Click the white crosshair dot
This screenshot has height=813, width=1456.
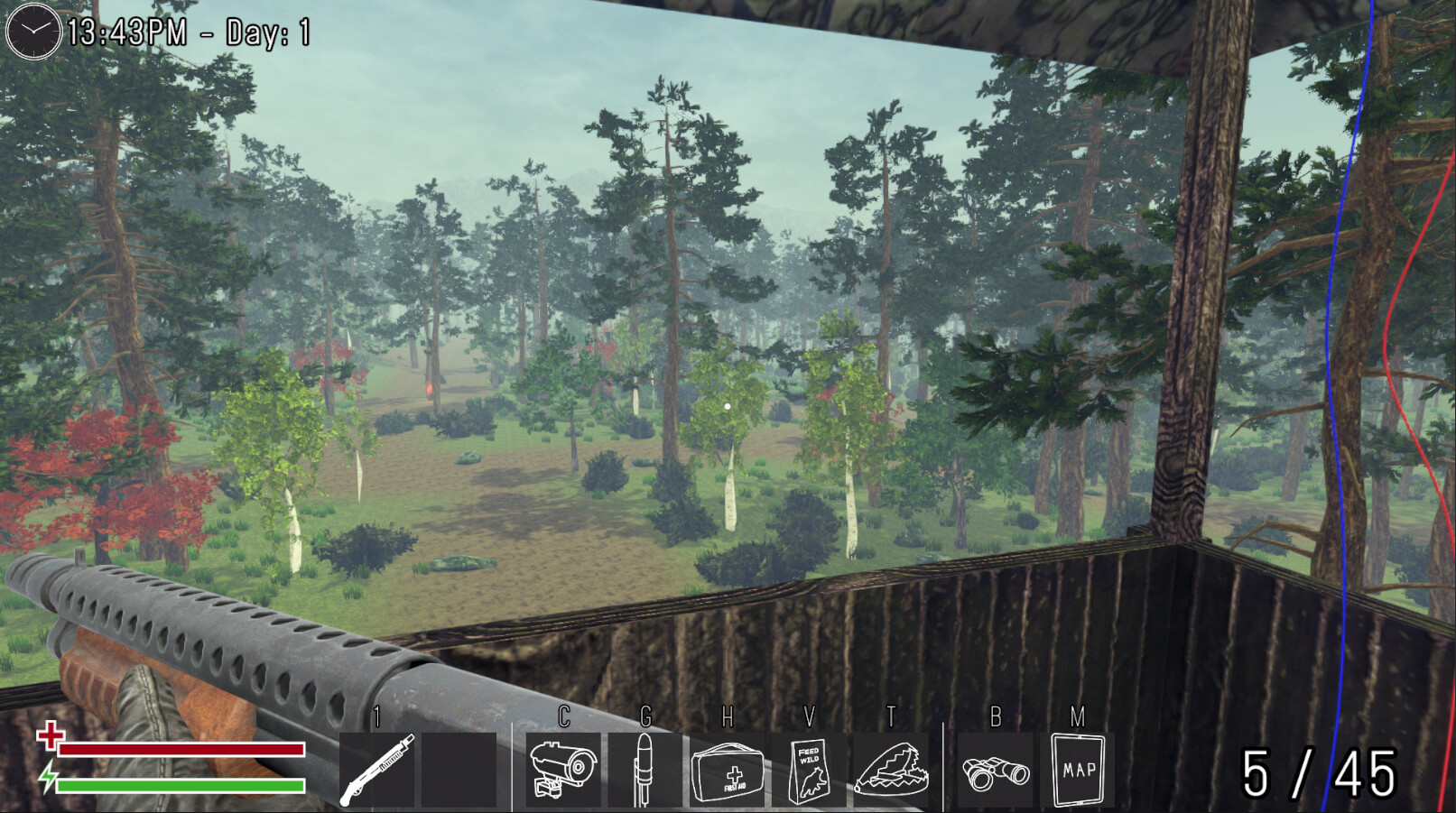coord(728,406)
